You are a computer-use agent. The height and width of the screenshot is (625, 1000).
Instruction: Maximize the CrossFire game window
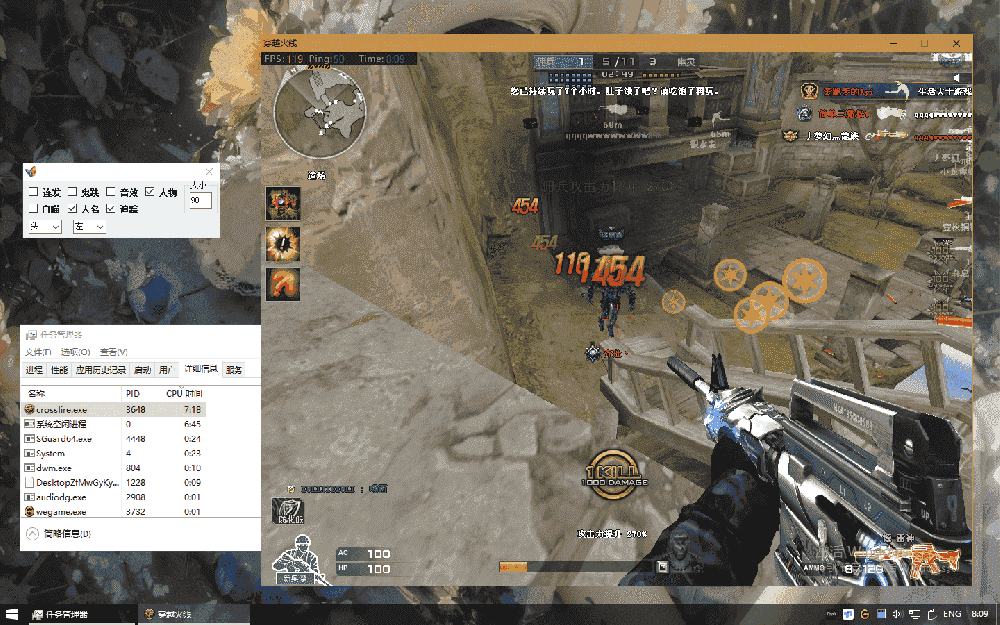coord(924,43)
